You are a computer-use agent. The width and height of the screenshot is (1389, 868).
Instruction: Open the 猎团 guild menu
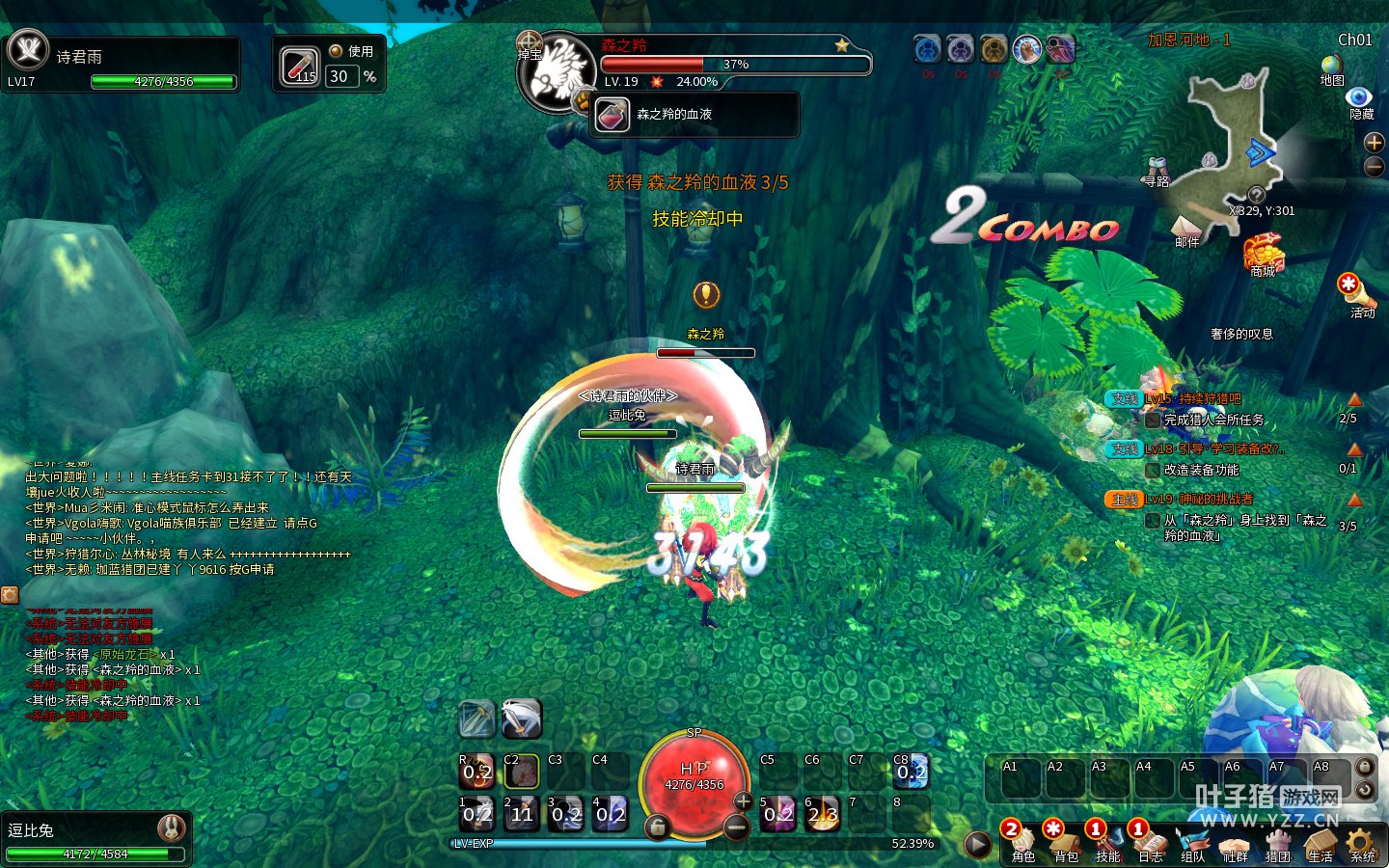[x=1277, y=843]
